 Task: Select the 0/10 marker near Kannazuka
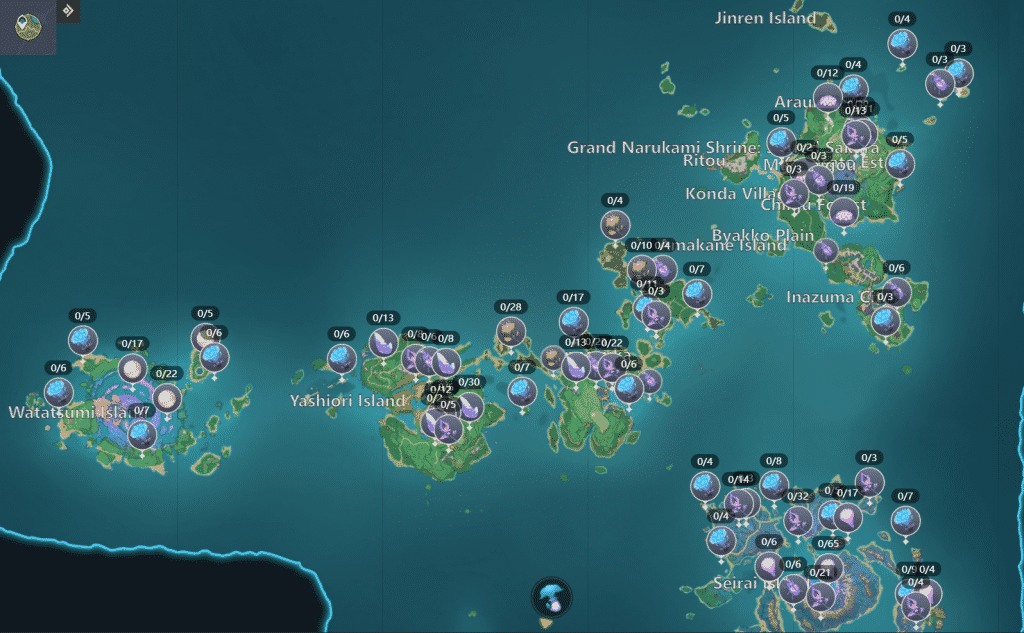[x=642, y=268]
